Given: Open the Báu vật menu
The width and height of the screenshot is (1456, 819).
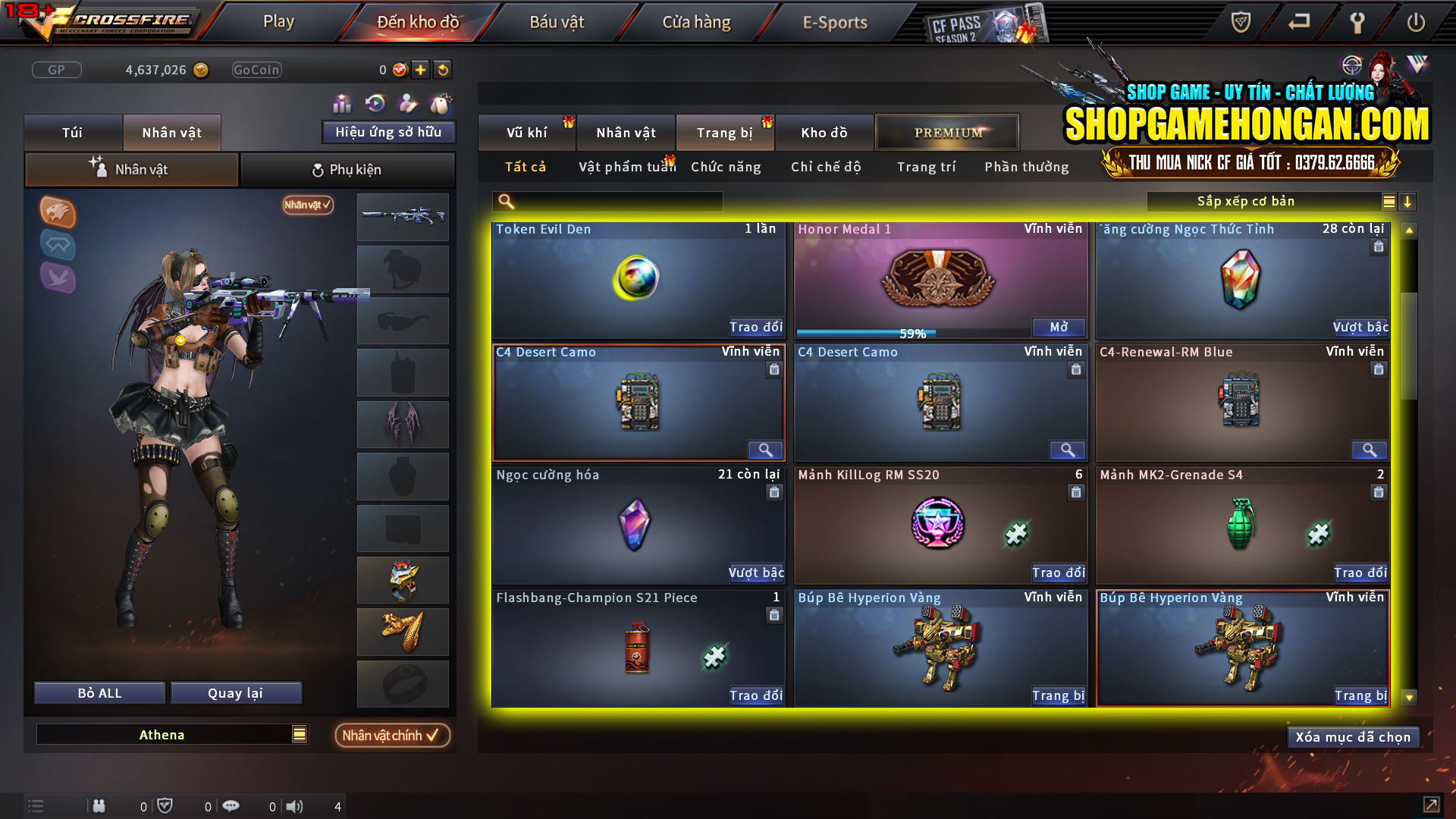Looking at the screenshot, I should click(x=557, y=22).
